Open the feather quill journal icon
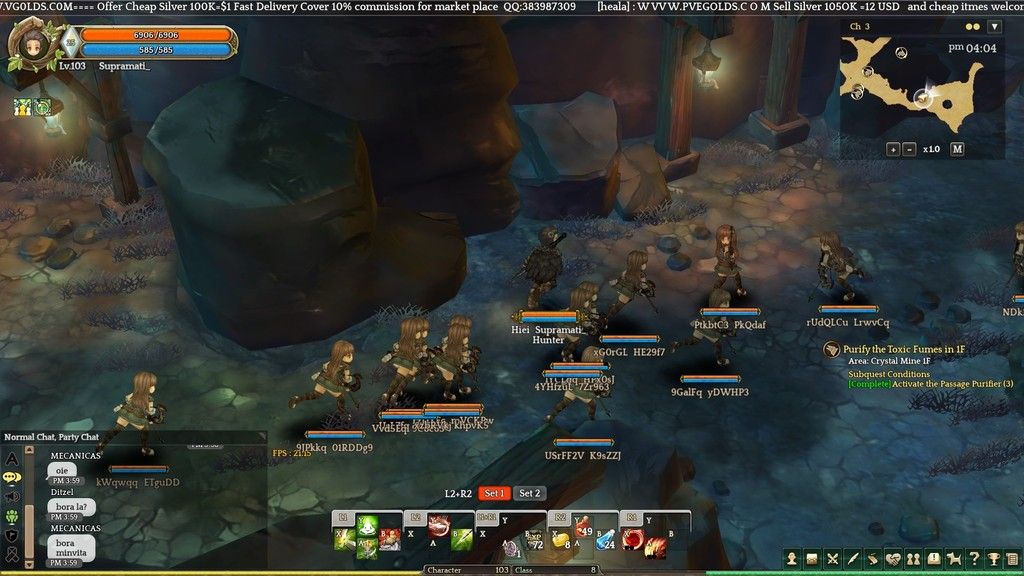The height and width of the screenshot is (576, 1024). (853, 558)
